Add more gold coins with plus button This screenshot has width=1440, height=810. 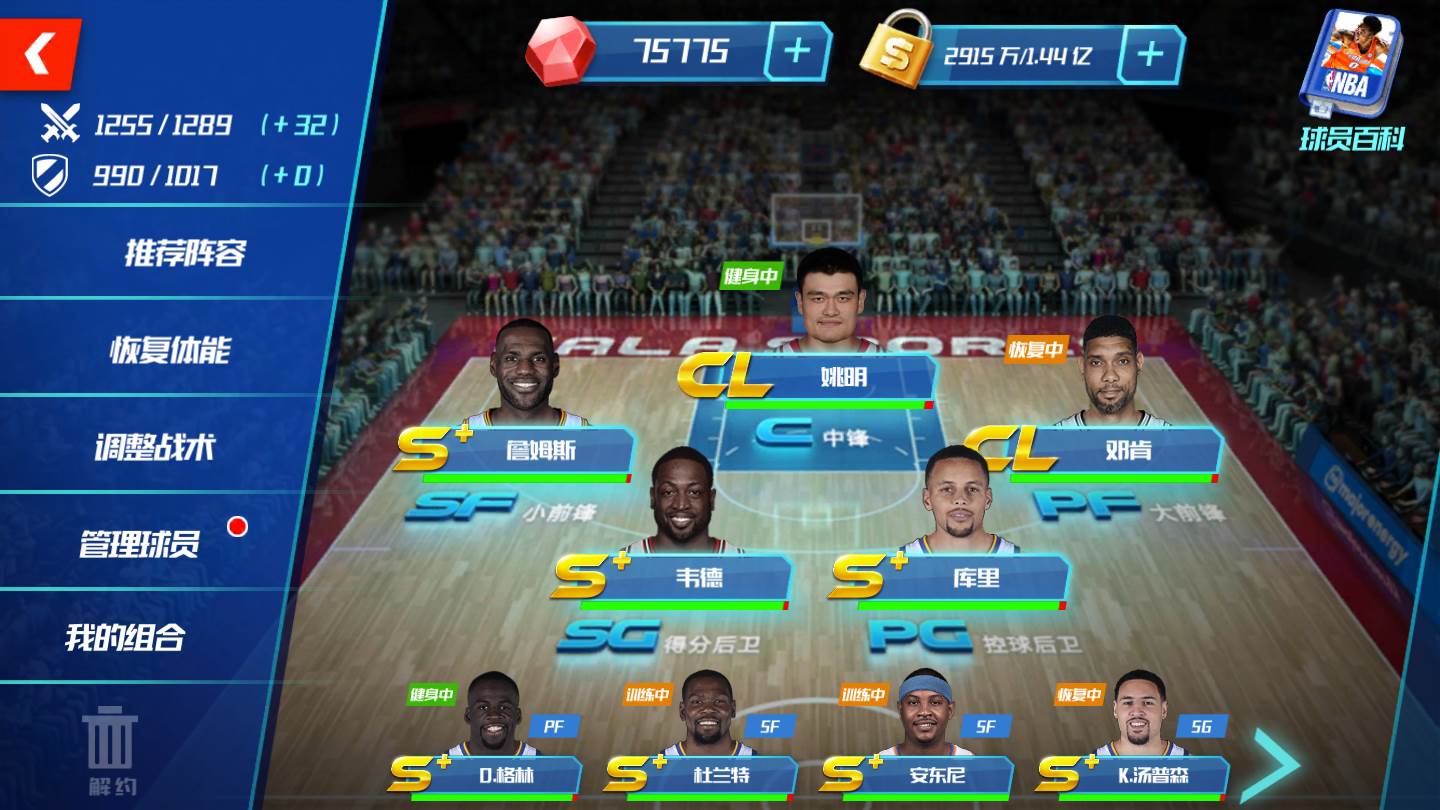(x=1150, y=54)
